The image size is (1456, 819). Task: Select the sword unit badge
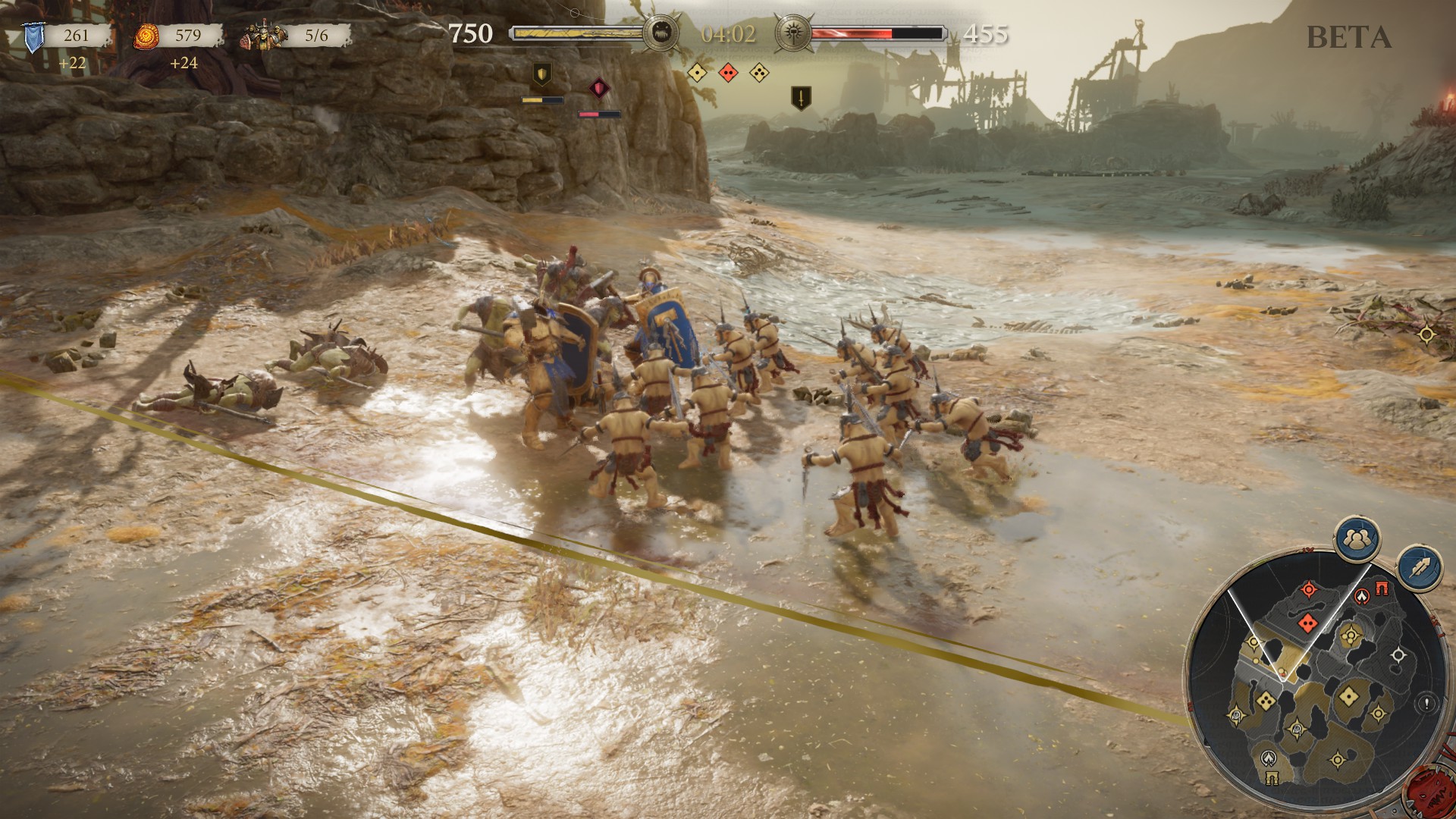pyautogui.click(x=799, y=97)
